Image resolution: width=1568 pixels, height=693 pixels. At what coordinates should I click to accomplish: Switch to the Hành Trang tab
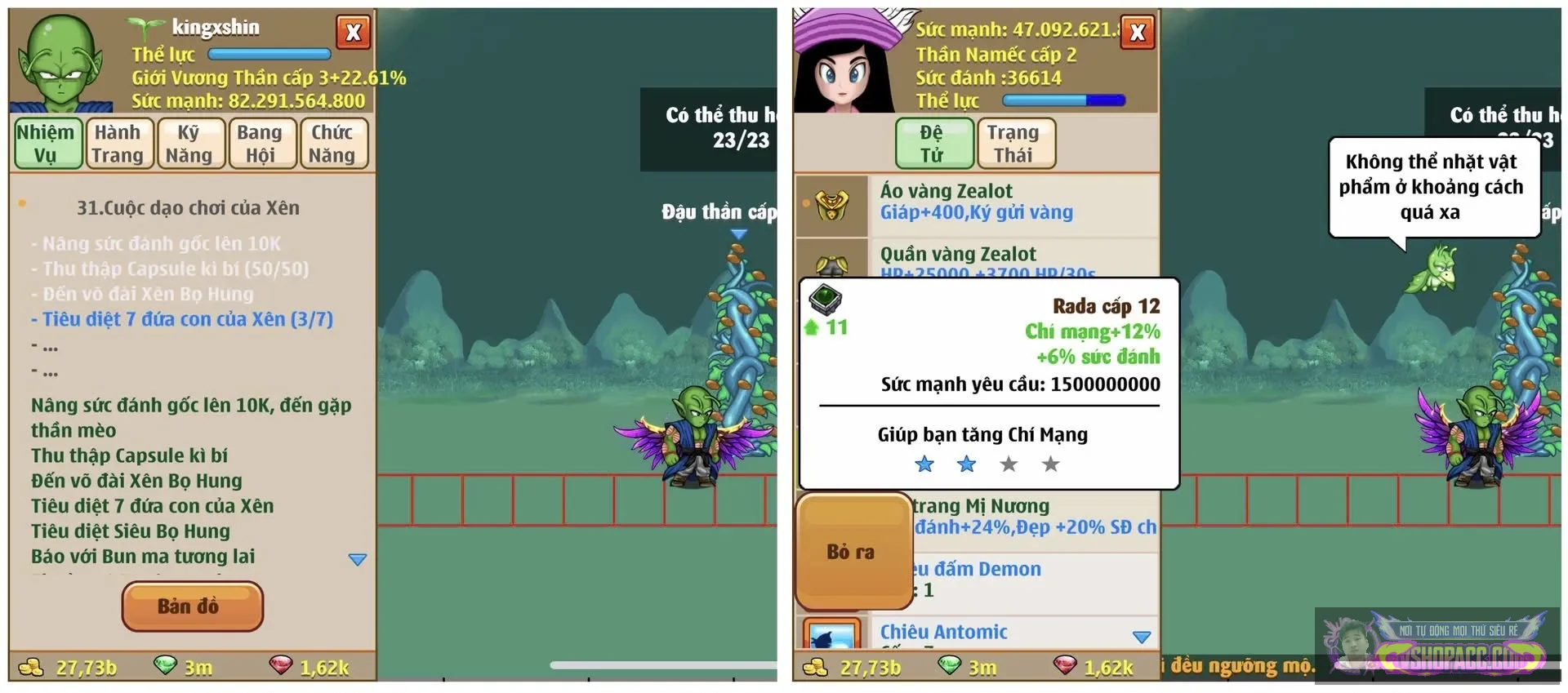(x=119, y=143)
